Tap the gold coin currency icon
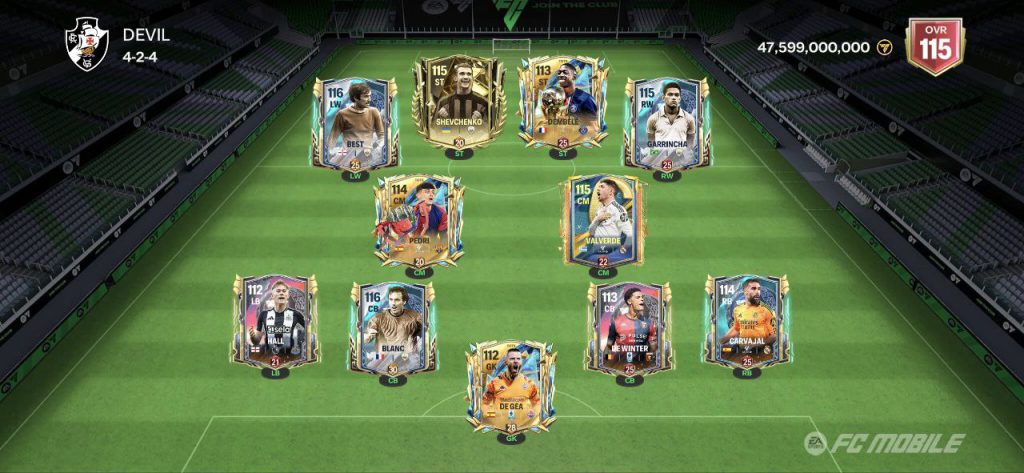 click(x=883, y=47)
